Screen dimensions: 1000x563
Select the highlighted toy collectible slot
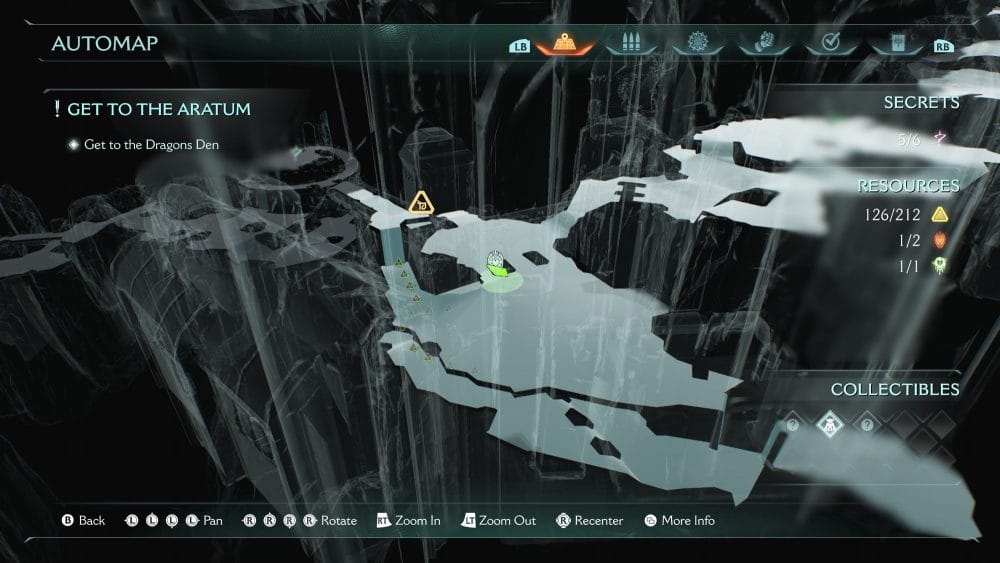(x=831, y=424)
